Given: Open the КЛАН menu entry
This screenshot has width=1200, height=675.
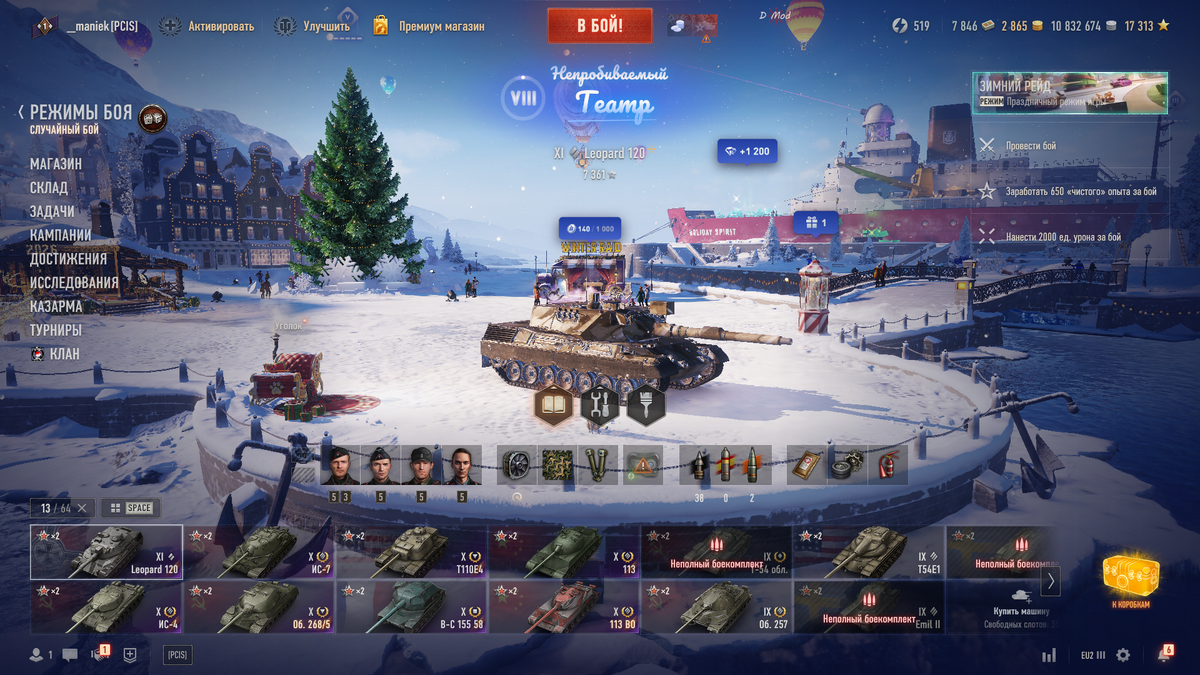Looking at the screenshot, I should pyautogui.click(x=64, y=354).
